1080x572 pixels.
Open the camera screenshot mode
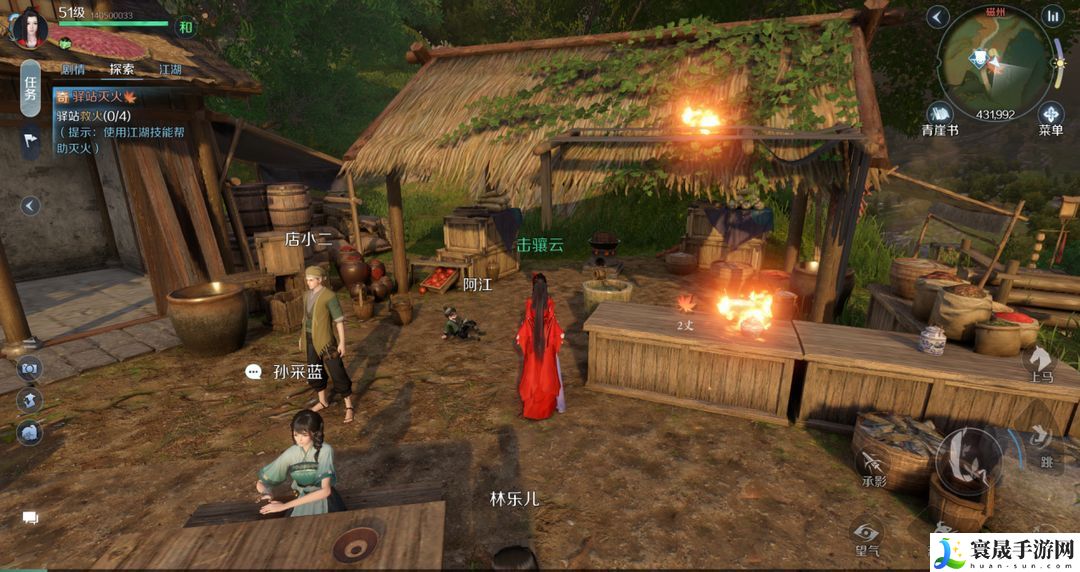29,368
